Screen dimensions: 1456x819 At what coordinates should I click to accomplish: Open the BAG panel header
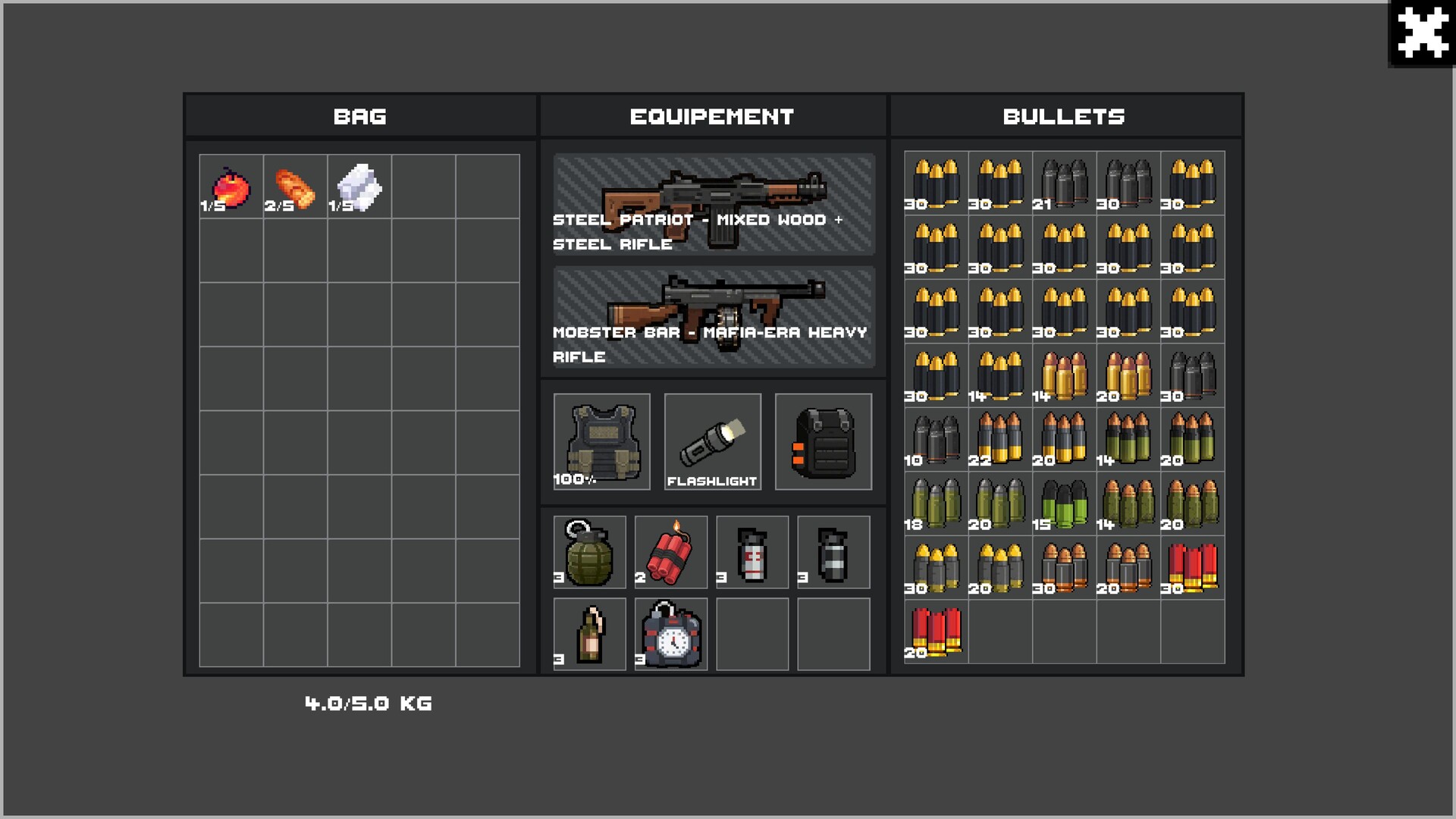coord(360,117)
